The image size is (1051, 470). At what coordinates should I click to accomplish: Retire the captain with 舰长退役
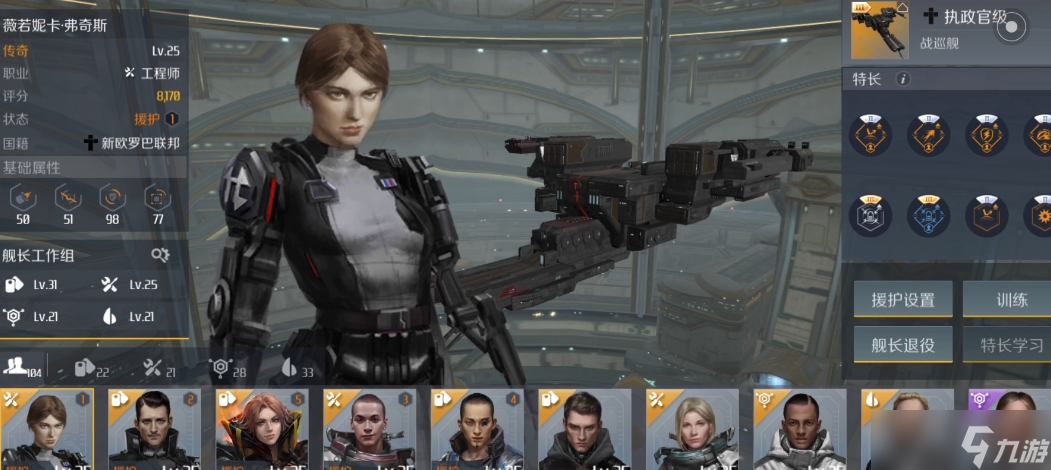(x=902, y=346)
